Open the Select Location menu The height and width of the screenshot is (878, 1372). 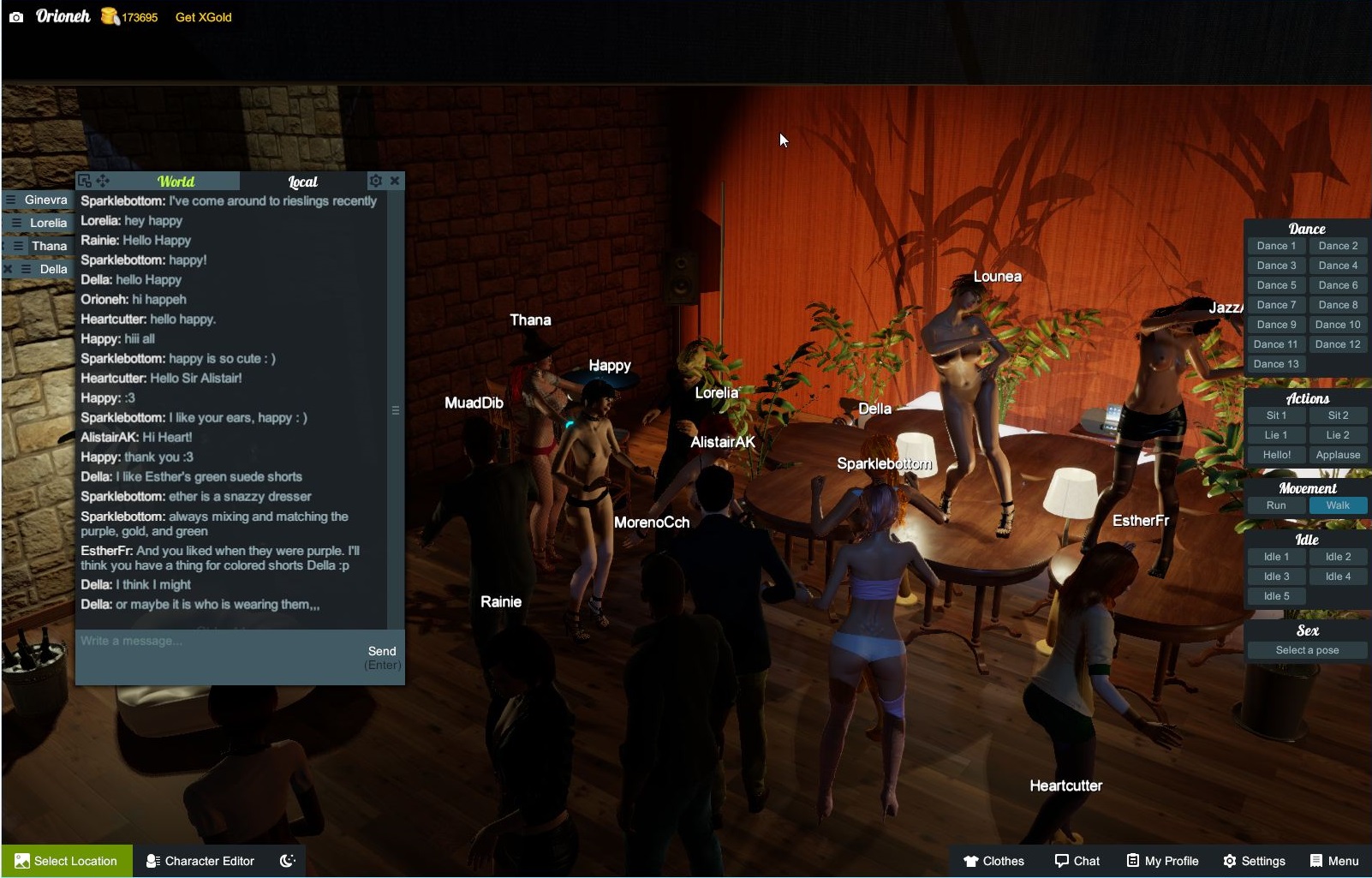pyautogui.click(x=67, y=861)
